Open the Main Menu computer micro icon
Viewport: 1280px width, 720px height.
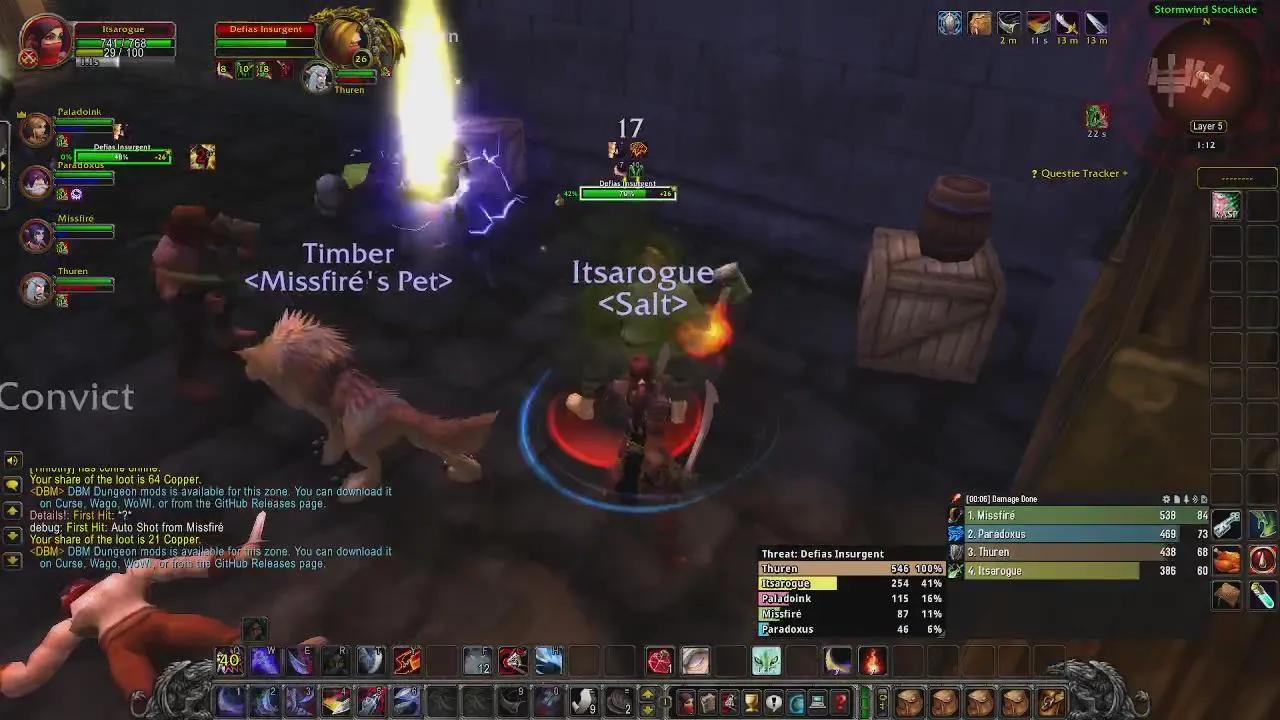pos(815,703)
